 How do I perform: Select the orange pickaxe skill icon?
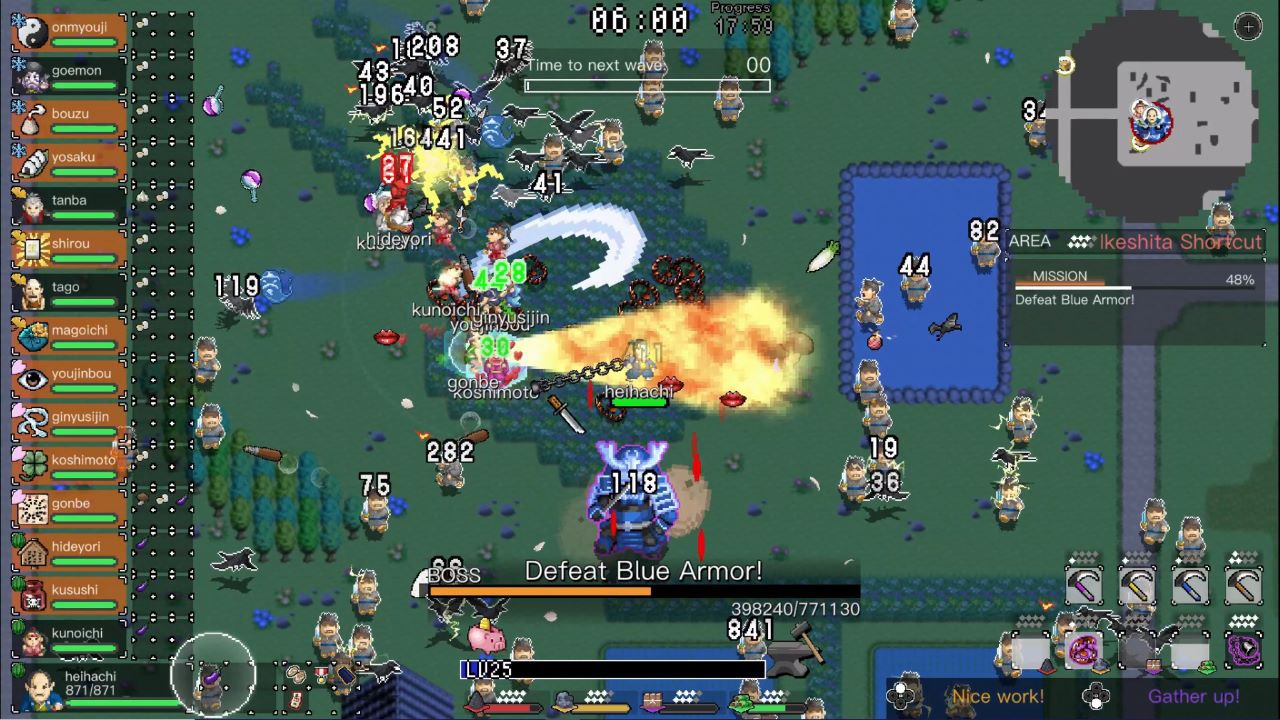(1243, 583)
